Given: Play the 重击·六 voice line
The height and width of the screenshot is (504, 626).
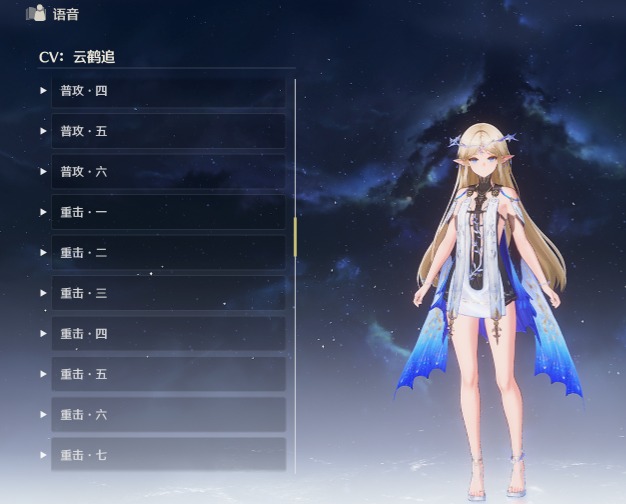Looking at the screenshot, I should coord(44,414).
